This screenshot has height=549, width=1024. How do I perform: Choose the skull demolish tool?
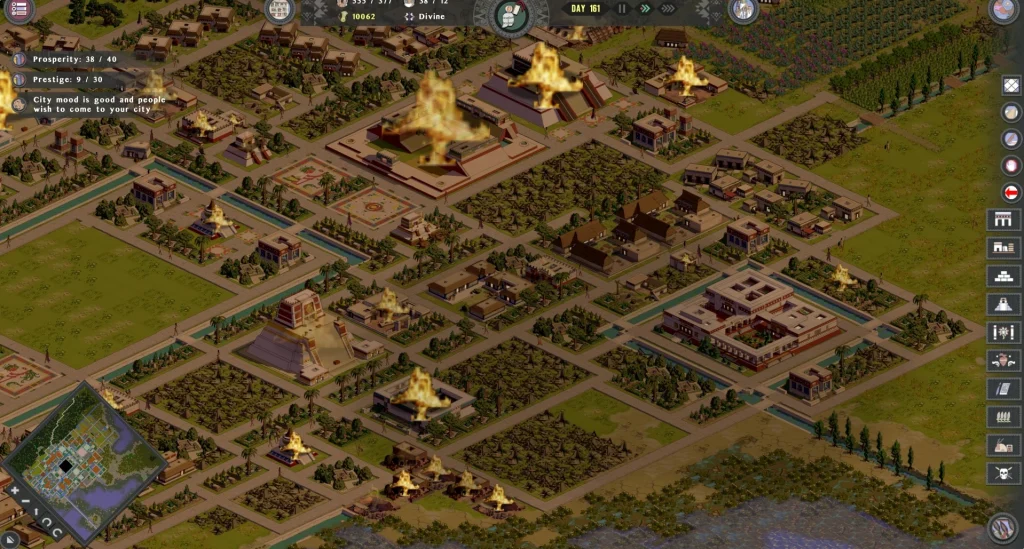click(x=1002, y=473)
